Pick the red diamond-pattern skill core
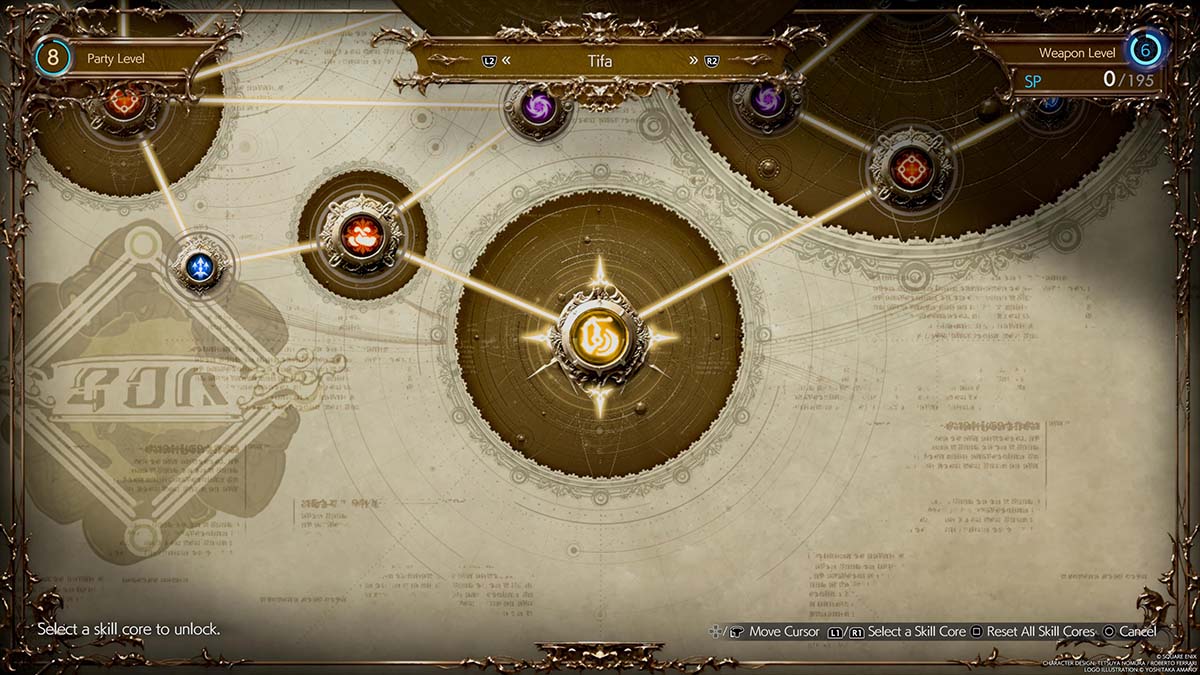1200x675 pixels. tap(910, 168)
